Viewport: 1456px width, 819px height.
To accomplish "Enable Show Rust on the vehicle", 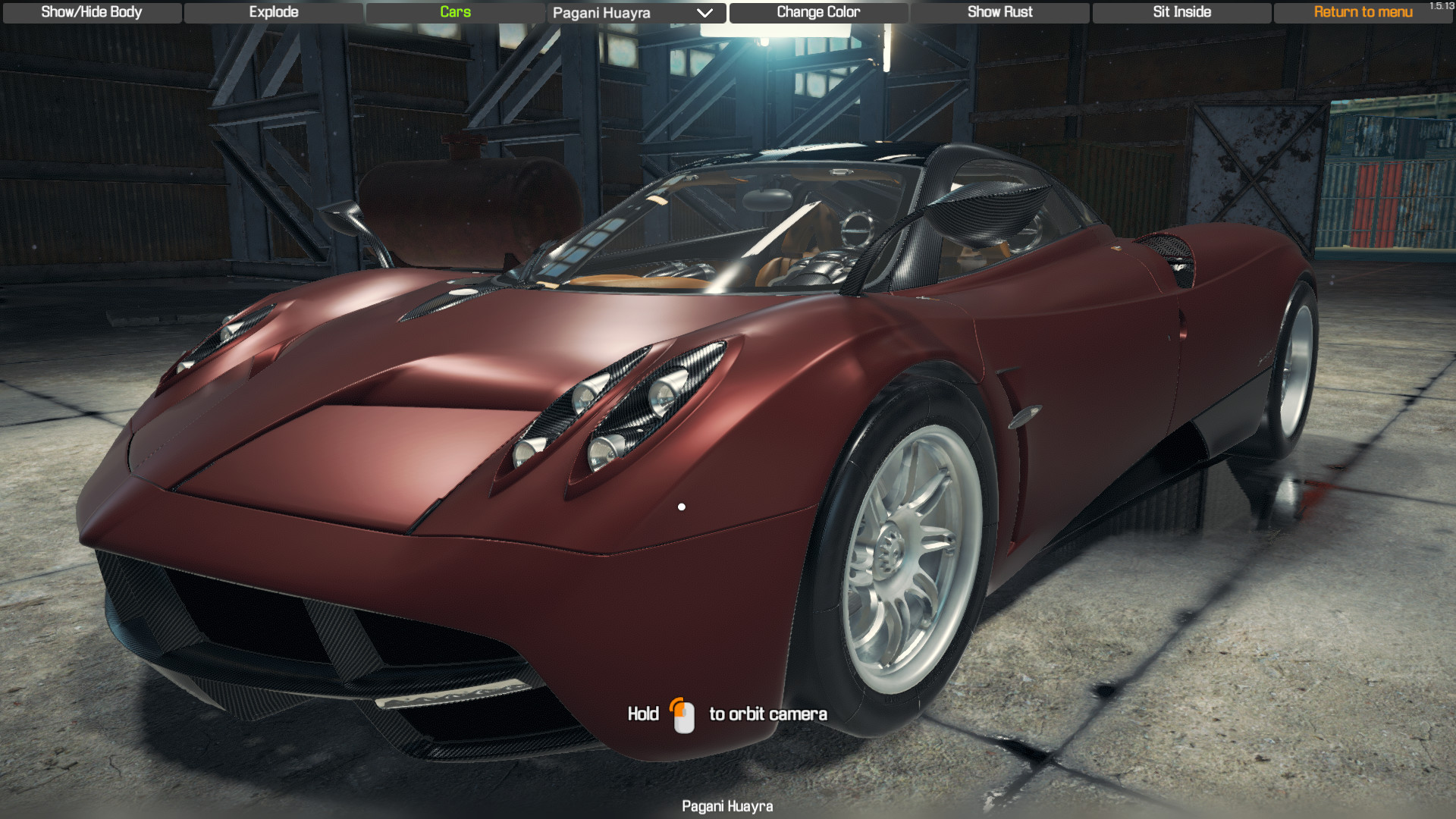I will click(x=999, y=12).
